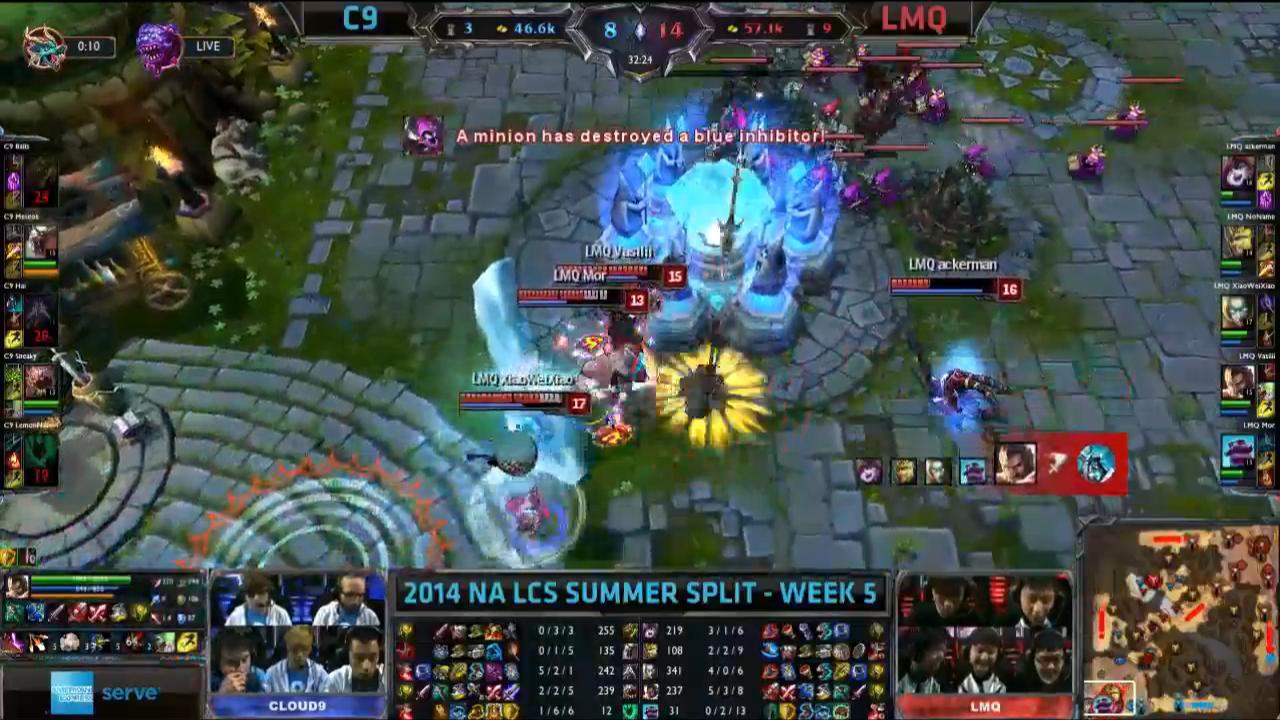Select the LMQ nameplate under the team webcam
This screenshot has width=1280, height=720.
coord(985,705)
